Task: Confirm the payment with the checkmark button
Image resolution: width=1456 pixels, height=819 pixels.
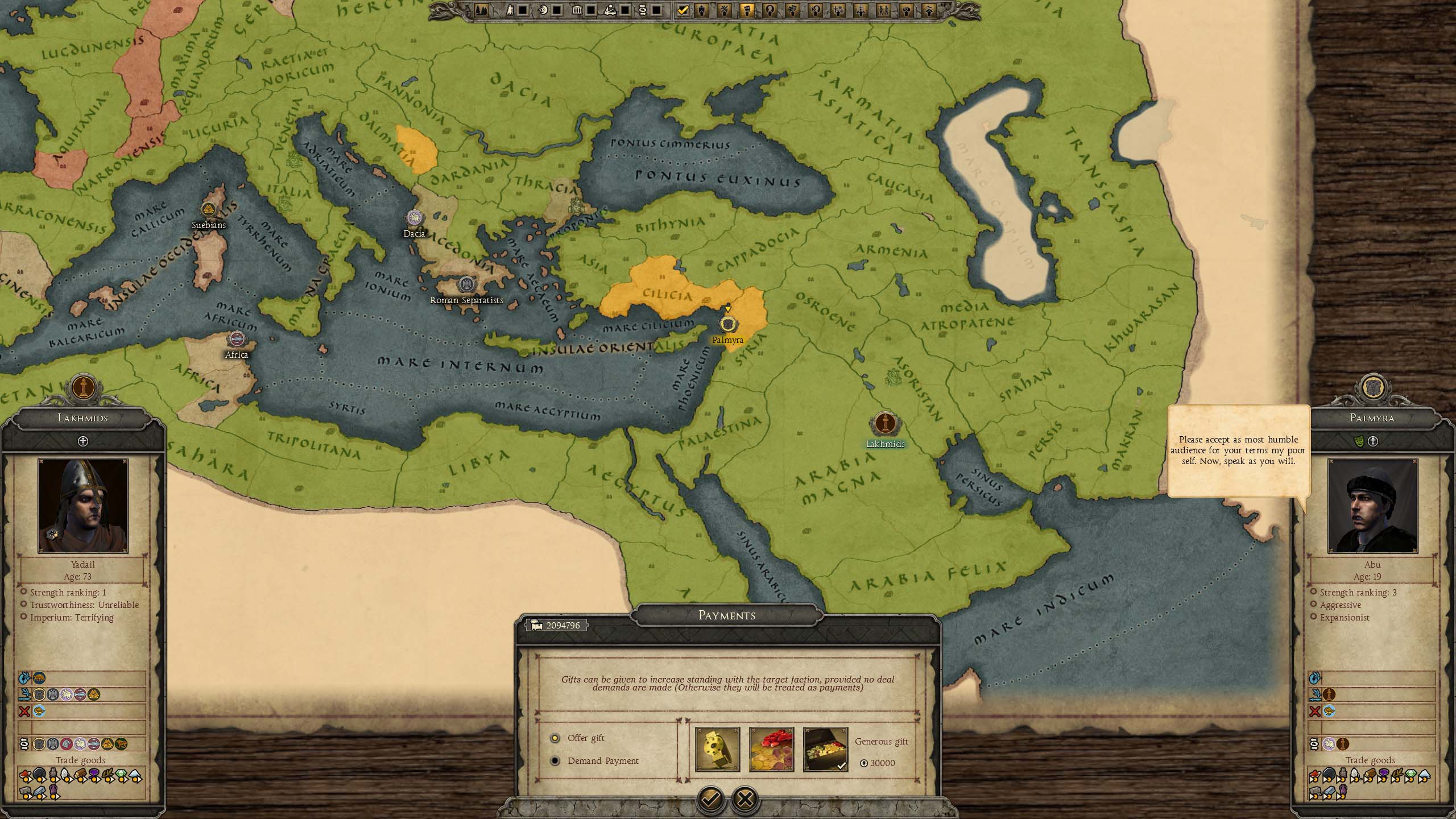Action: click(x=710, y=799)
